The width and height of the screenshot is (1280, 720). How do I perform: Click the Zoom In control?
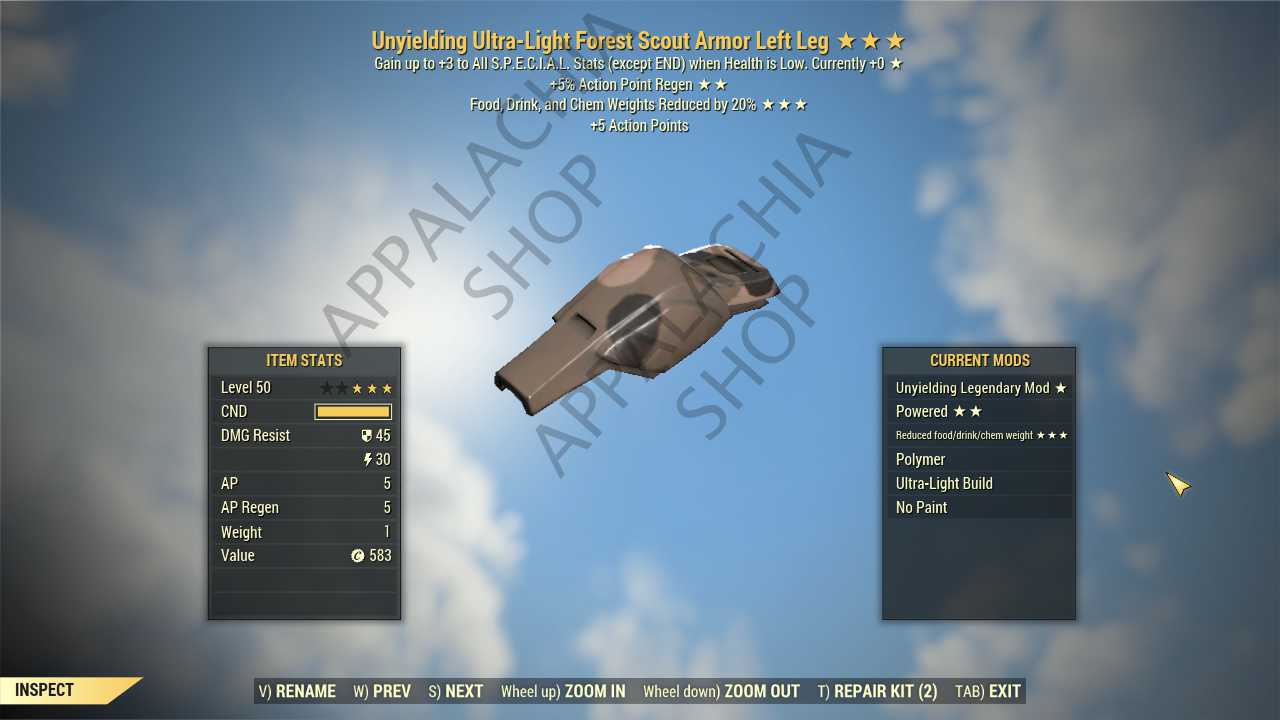pos(563,691)
